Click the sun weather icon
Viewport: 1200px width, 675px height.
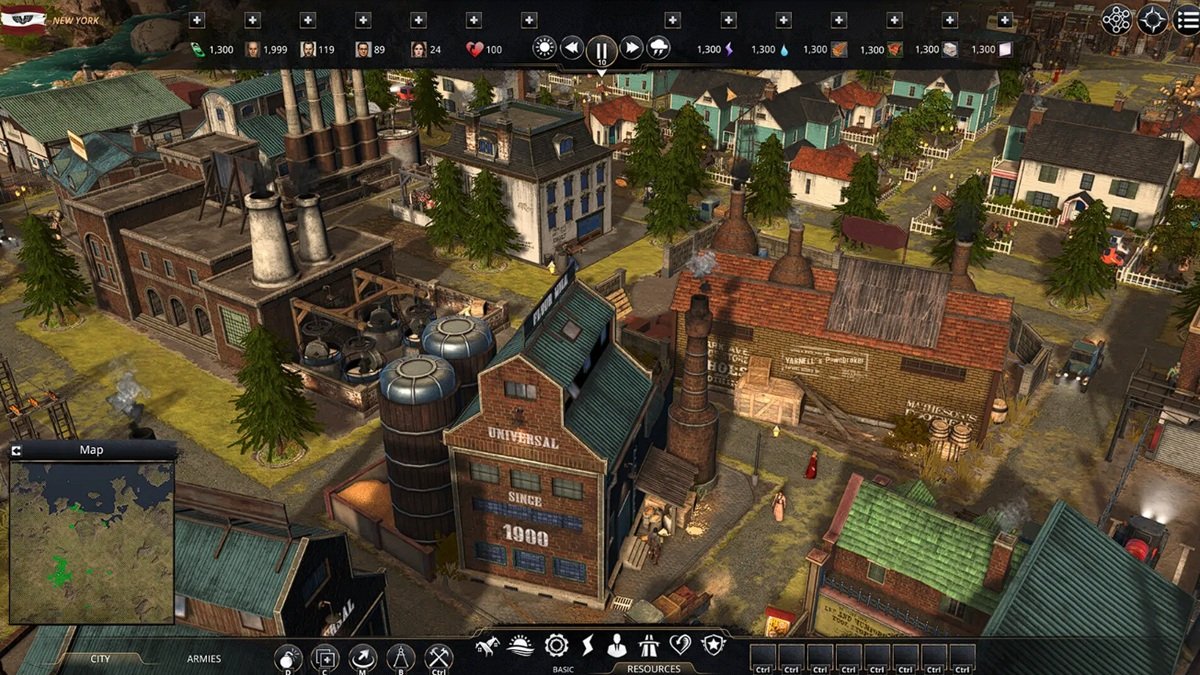pyautogui.click(x=544, y=47)
